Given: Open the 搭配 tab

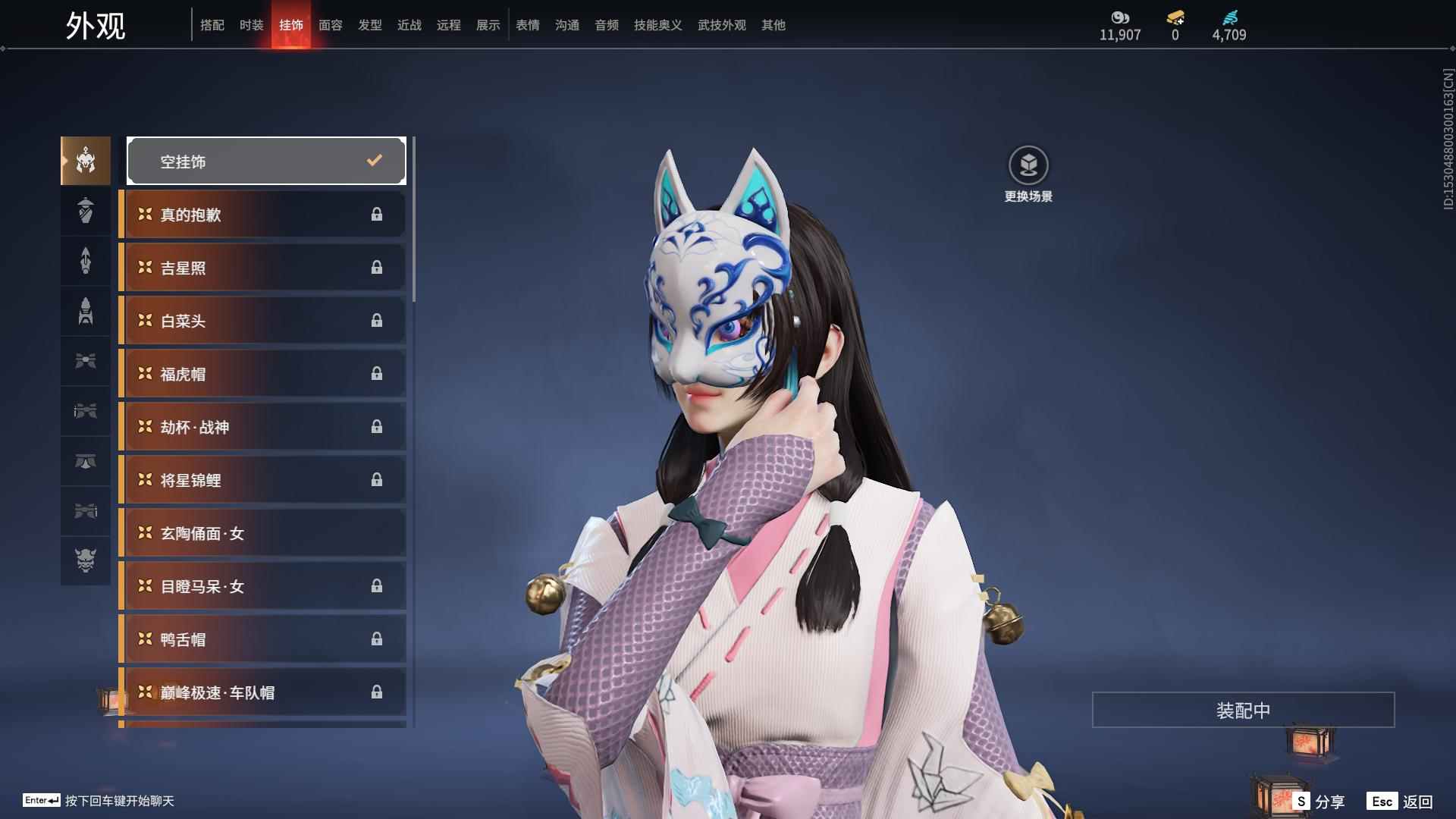Looking at the screenshot, I should (x=212, y=25).
